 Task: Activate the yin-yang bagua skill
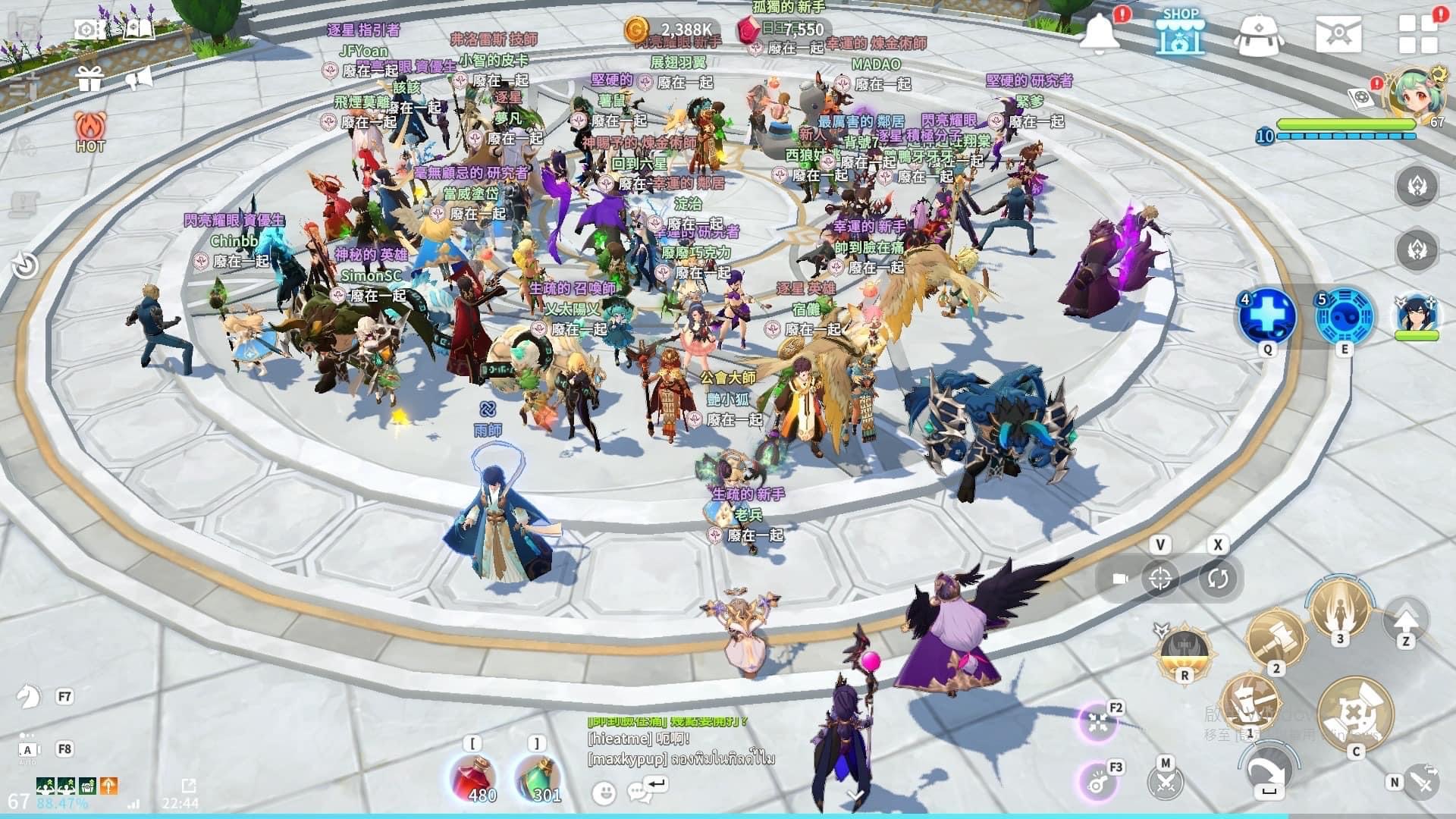click(x=1344, y=315)
